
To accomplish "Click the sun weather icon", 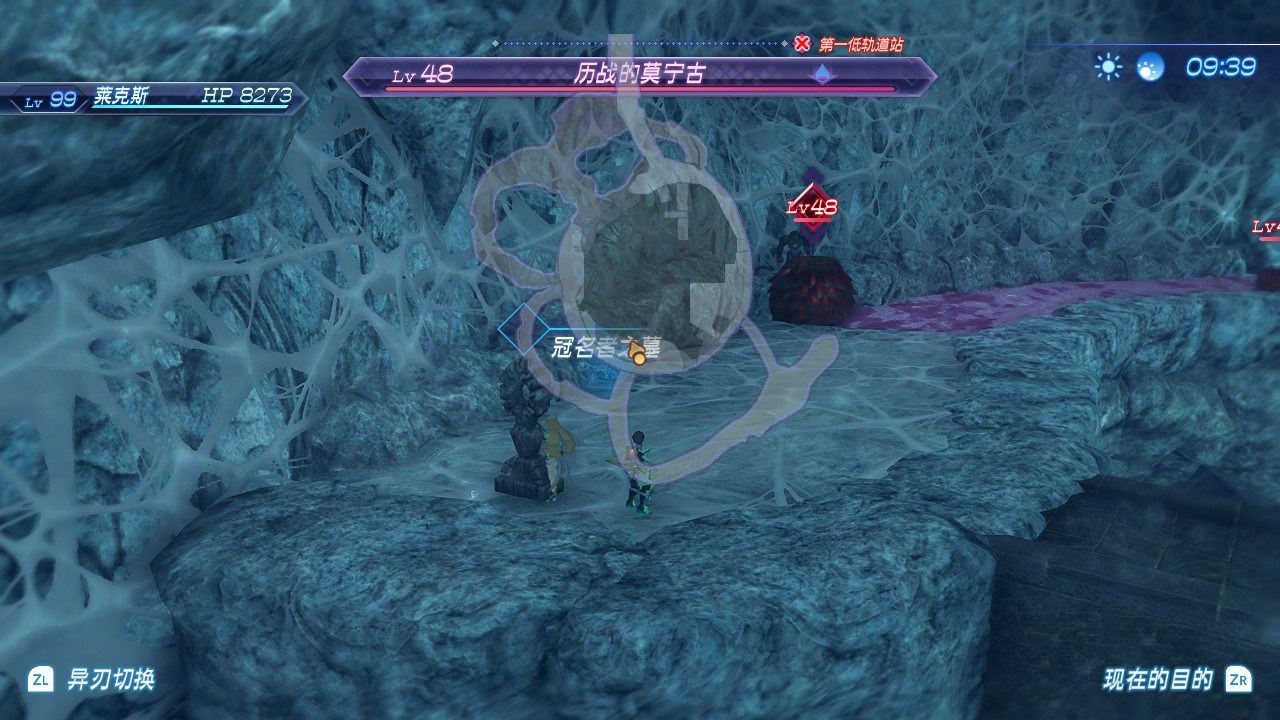I will tap(1108, 67).
